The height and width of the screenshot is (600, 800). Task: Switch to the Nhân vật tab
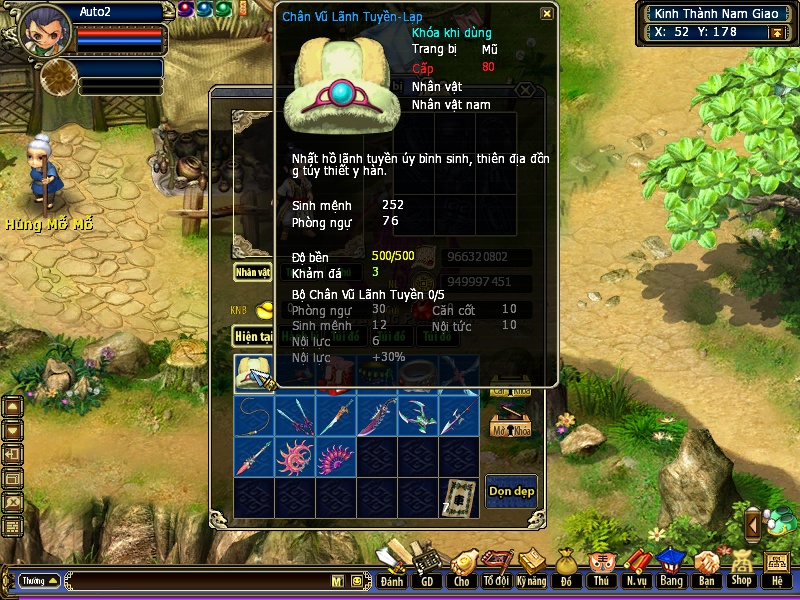point(252,271)
